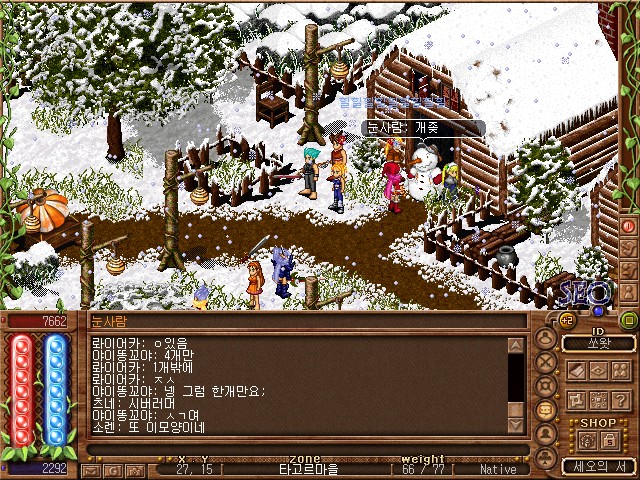Click the crossed swords round button
640x480 pixels.
pos(546,361)
